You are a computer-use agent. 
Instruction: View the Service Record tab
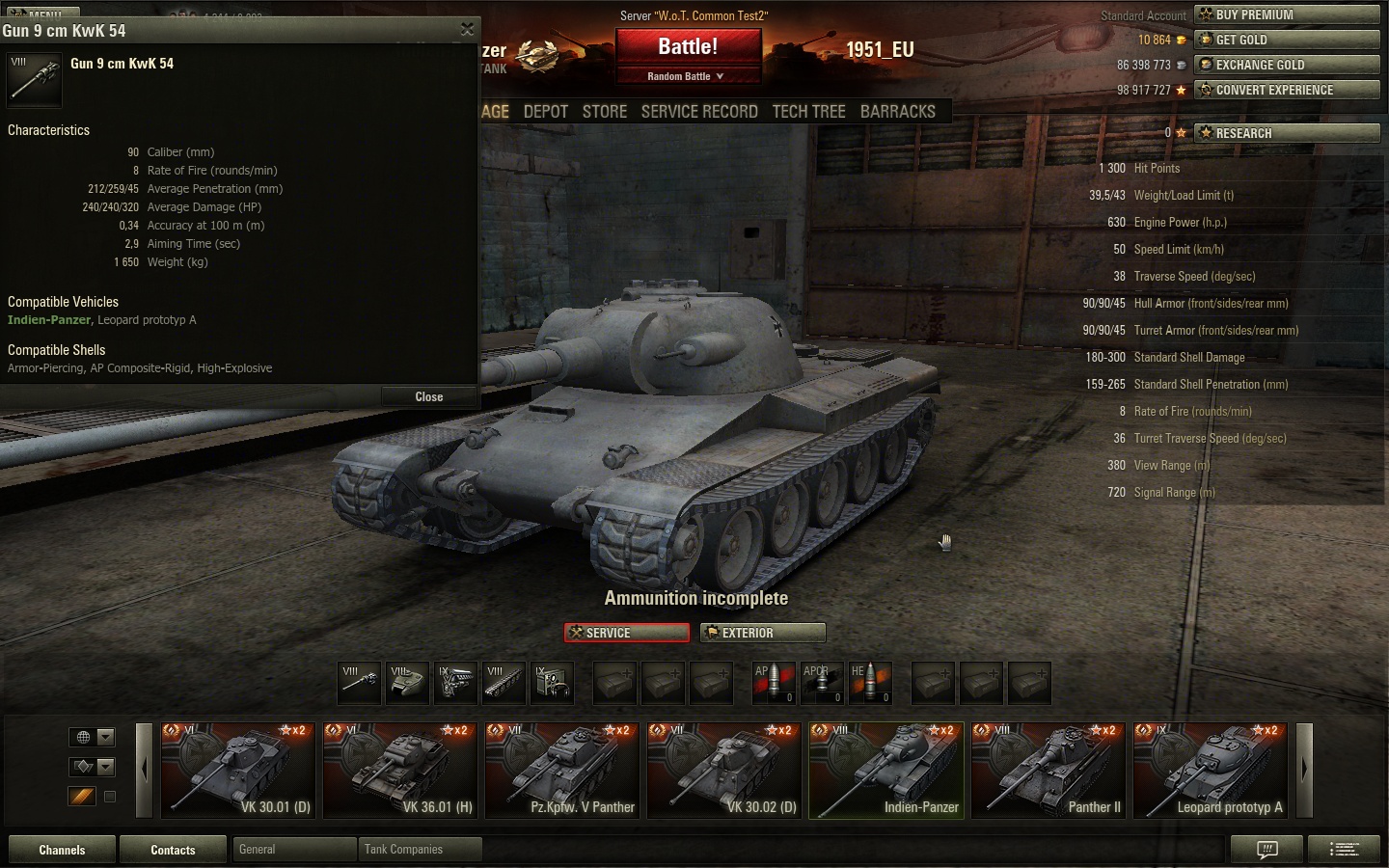(699, 112)
